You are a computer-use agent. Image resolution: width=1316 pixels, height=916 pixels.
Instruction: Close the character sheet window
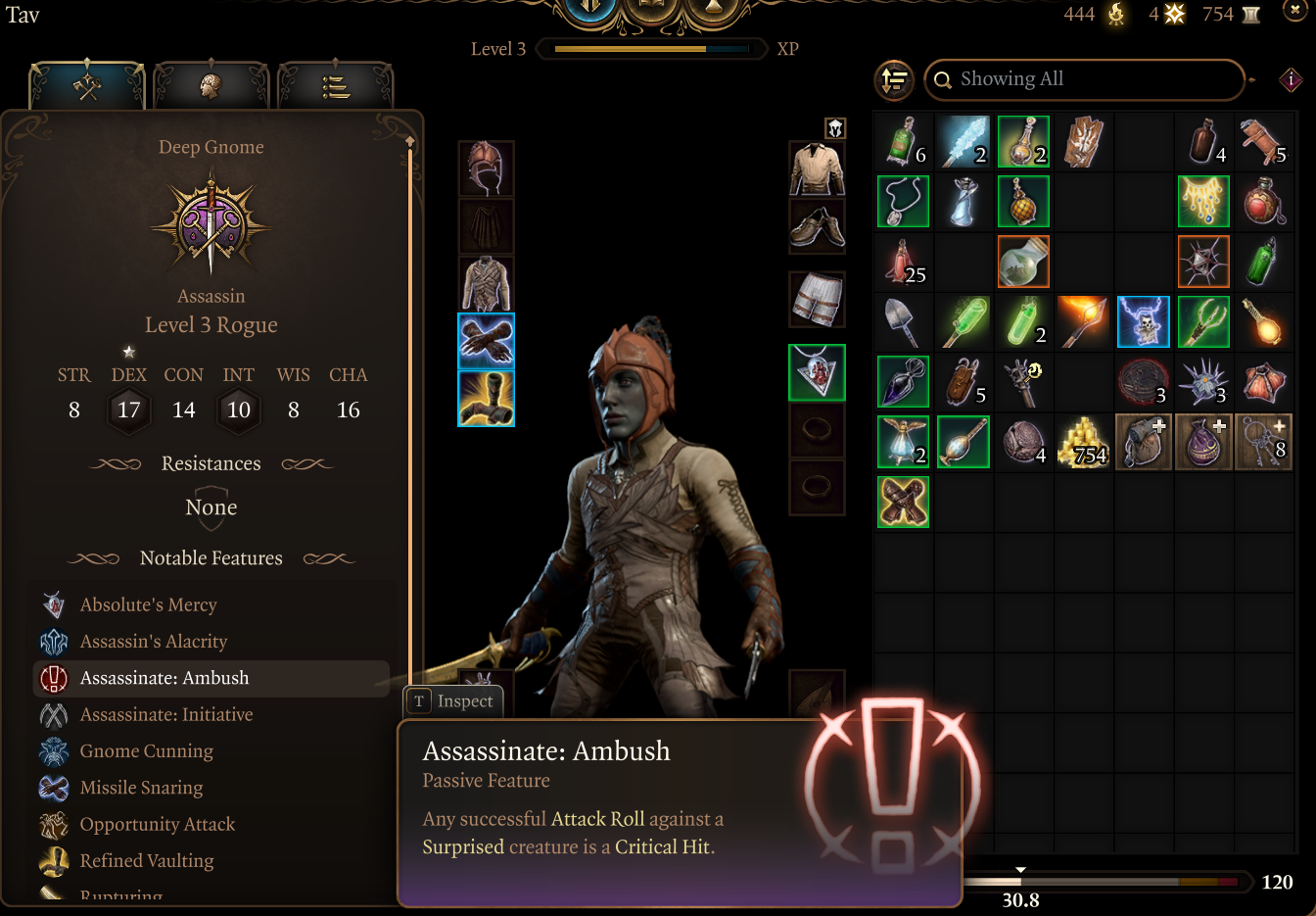point(1294,12)
